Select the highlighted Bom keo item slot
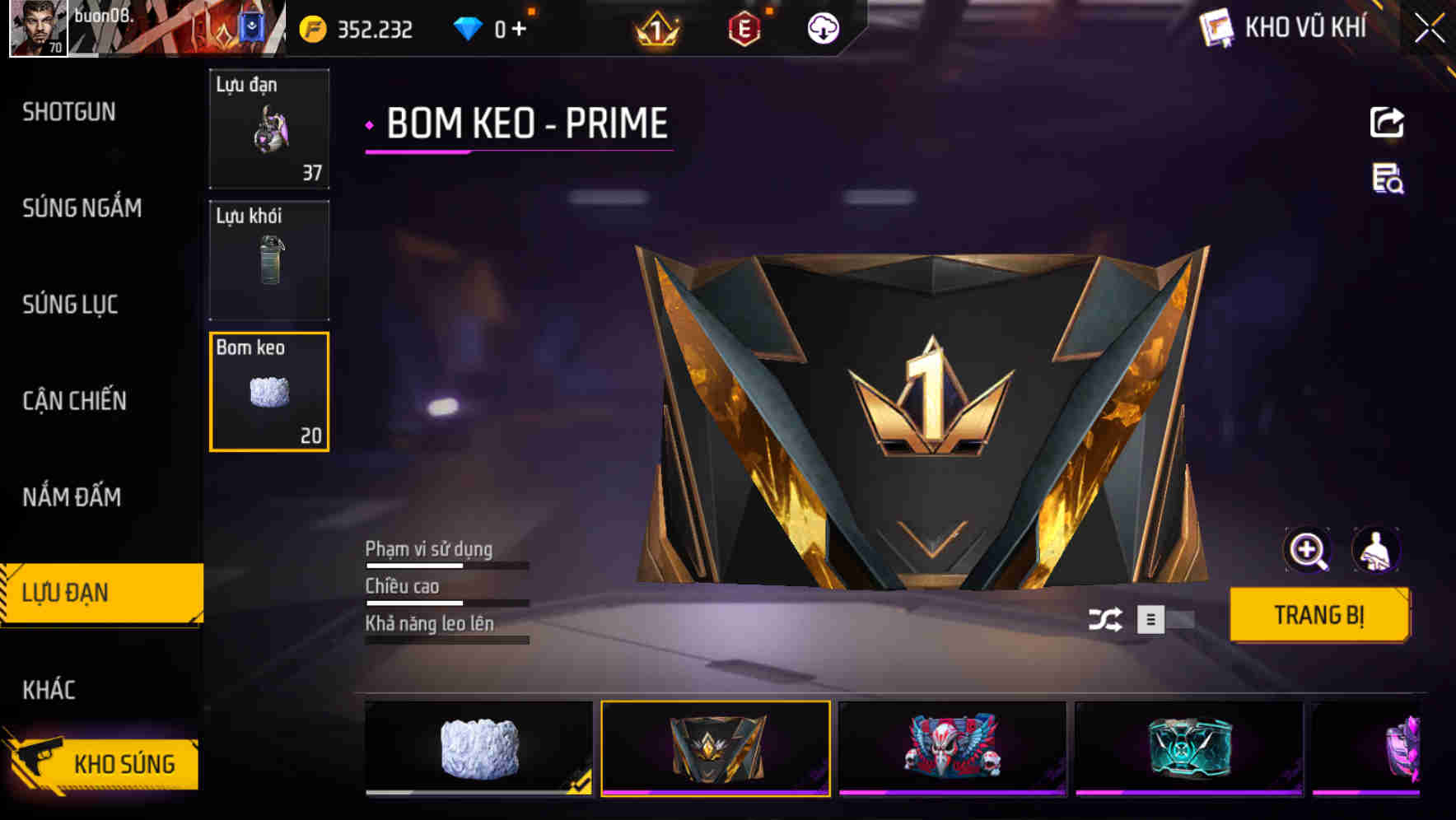 (x=269, y=392)
